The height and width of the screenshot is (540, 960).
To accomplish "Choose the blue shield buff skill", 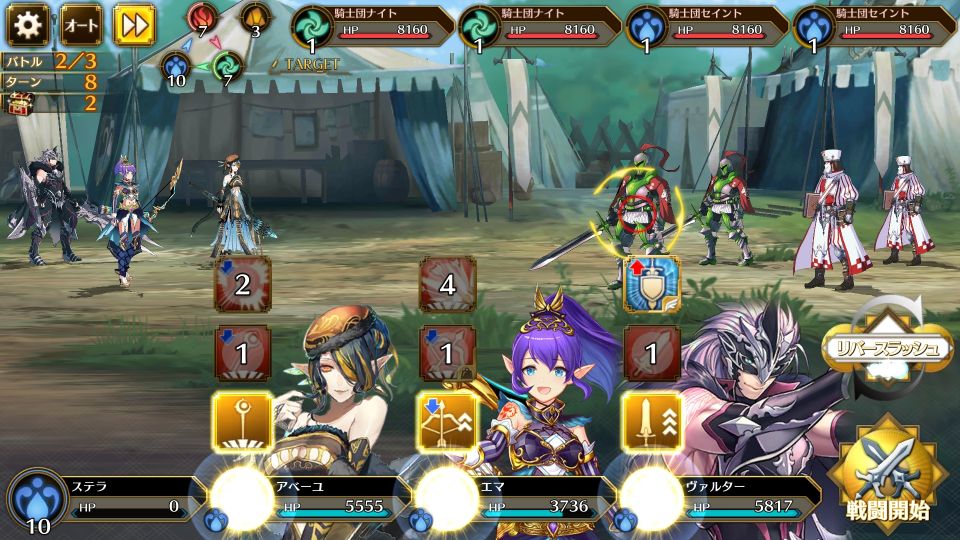I will pyautogui.click(x=652, y=285).
